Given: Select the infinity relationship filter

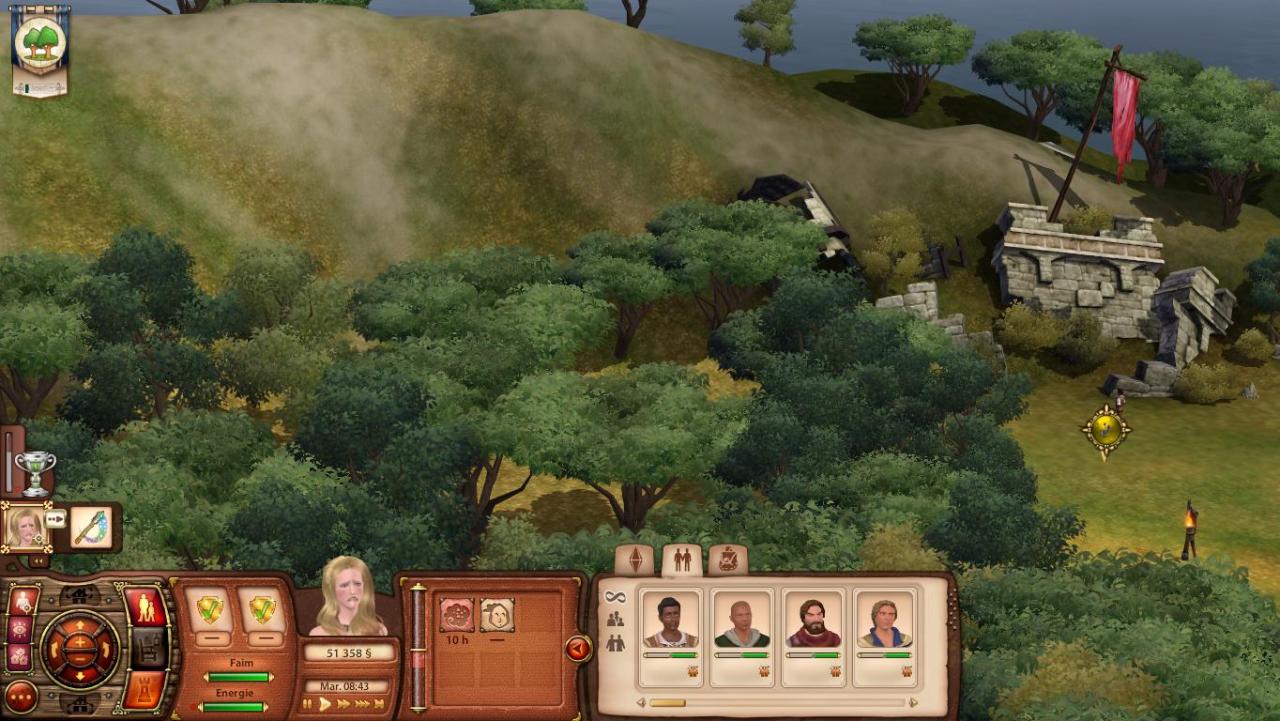Looking at the screenshot, I should pyautogui.click(x=615, y=597).
